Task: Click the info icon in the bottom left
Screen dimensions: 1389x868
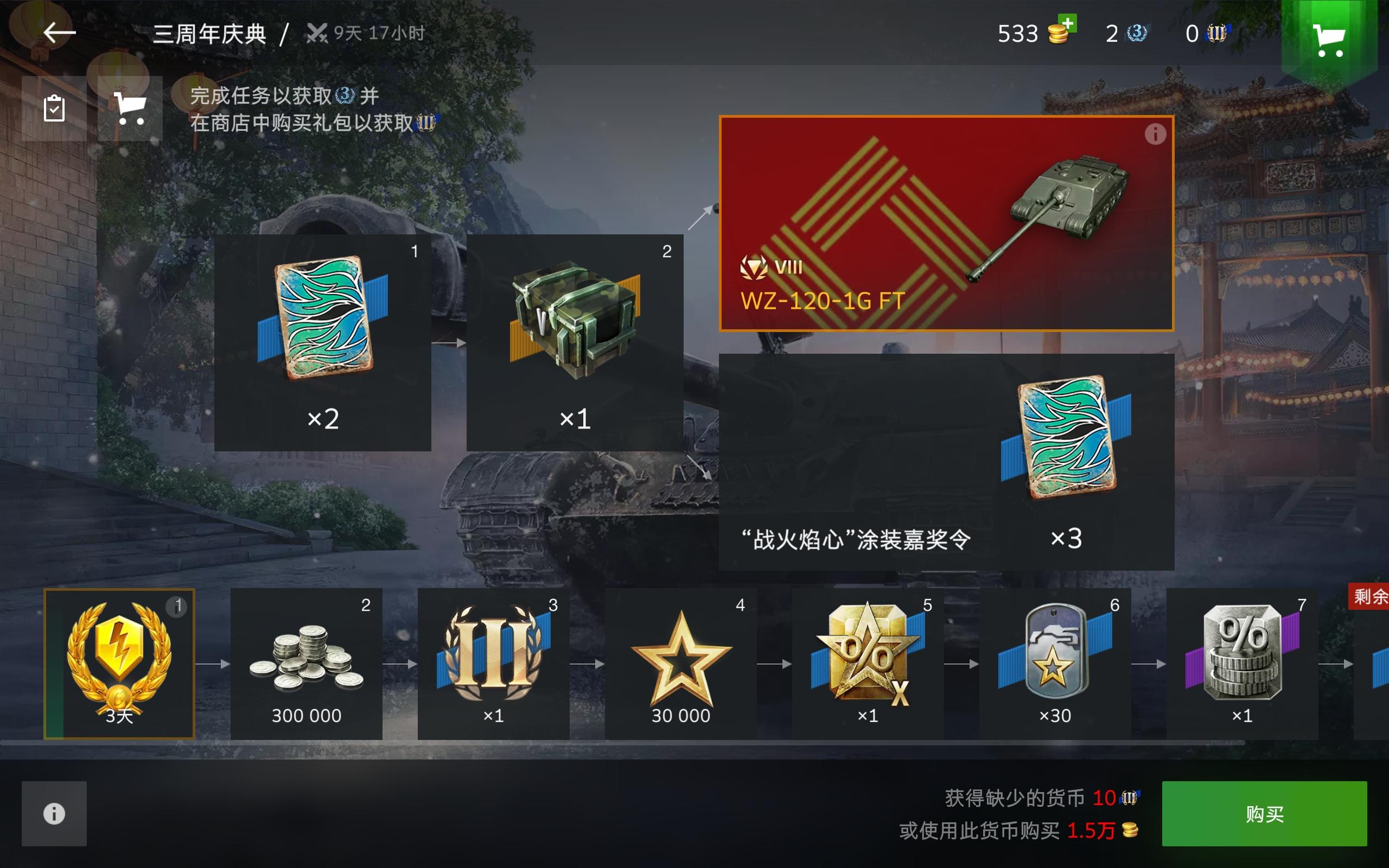Action: [x=53, y=813]
